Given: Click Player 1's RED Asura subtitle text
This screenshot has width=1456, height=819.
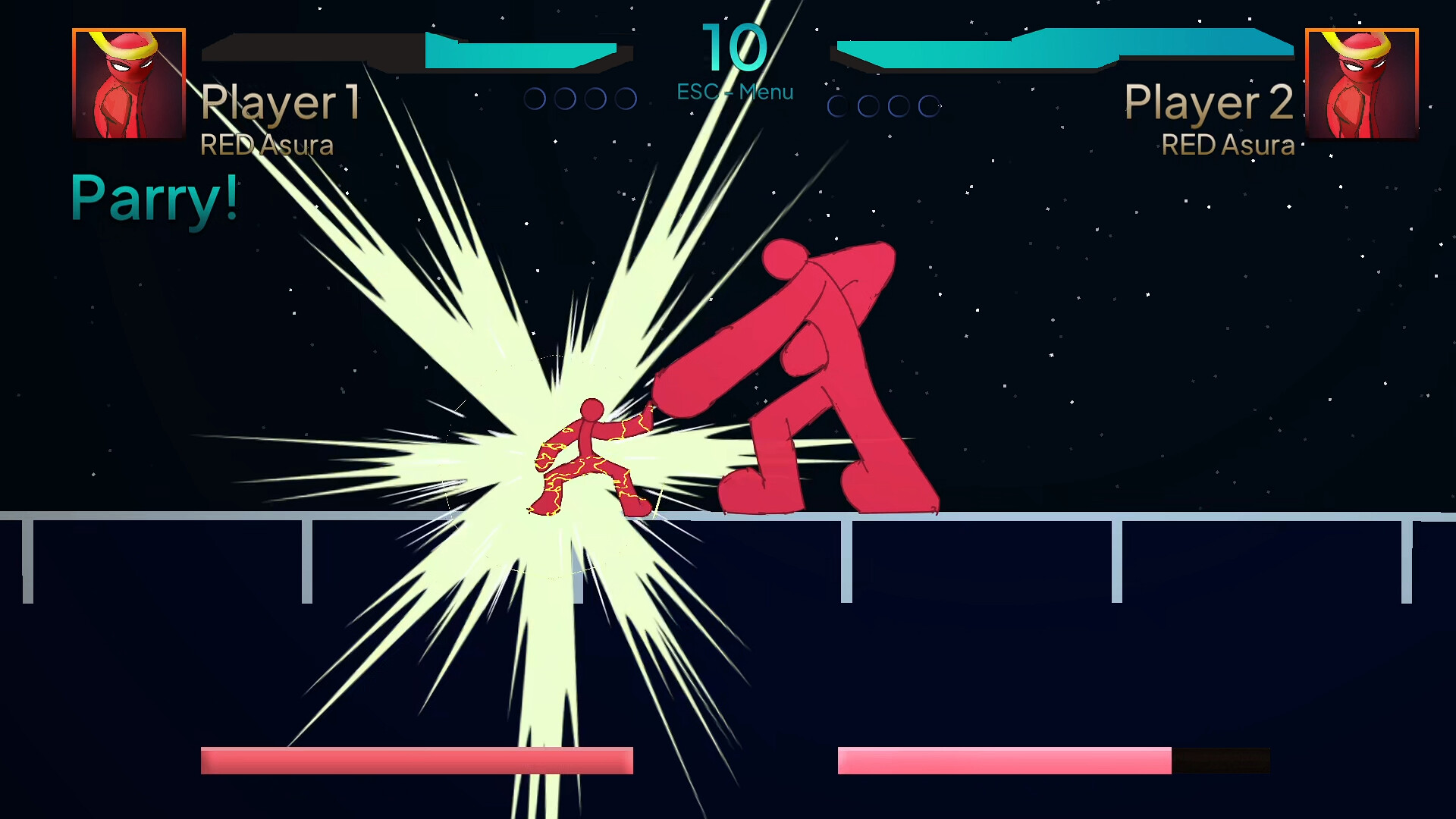Looking at the screenshot, I should point(267,146).
